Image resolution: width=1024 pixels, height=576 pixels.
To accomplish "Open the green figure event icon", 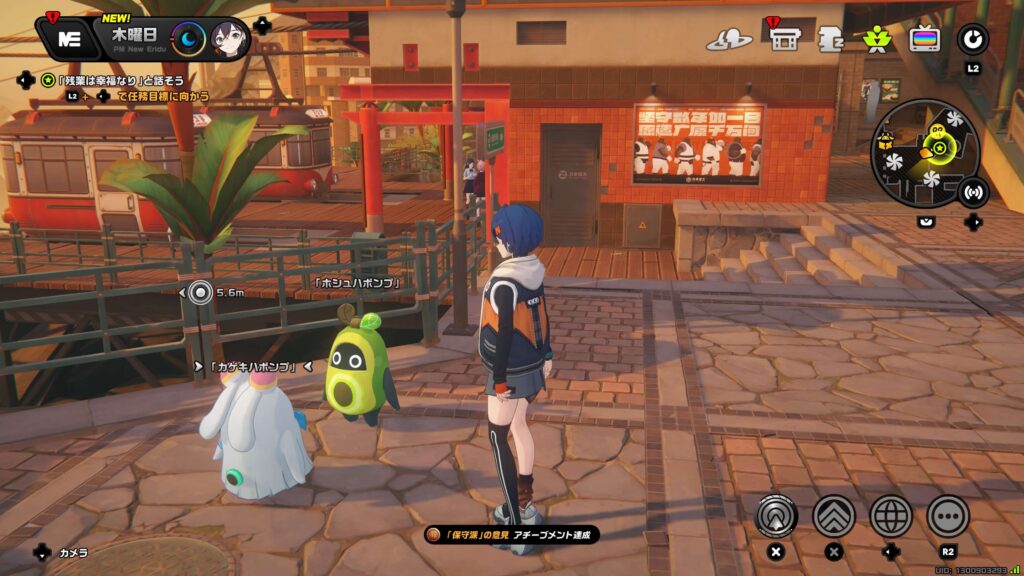I will [877, 39].
